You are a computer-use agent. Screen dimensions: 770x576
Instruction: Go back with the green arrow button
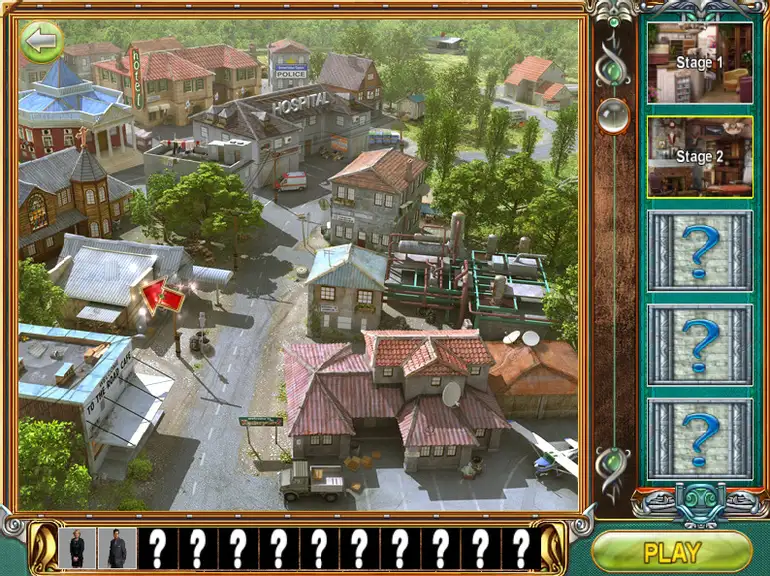42,41
